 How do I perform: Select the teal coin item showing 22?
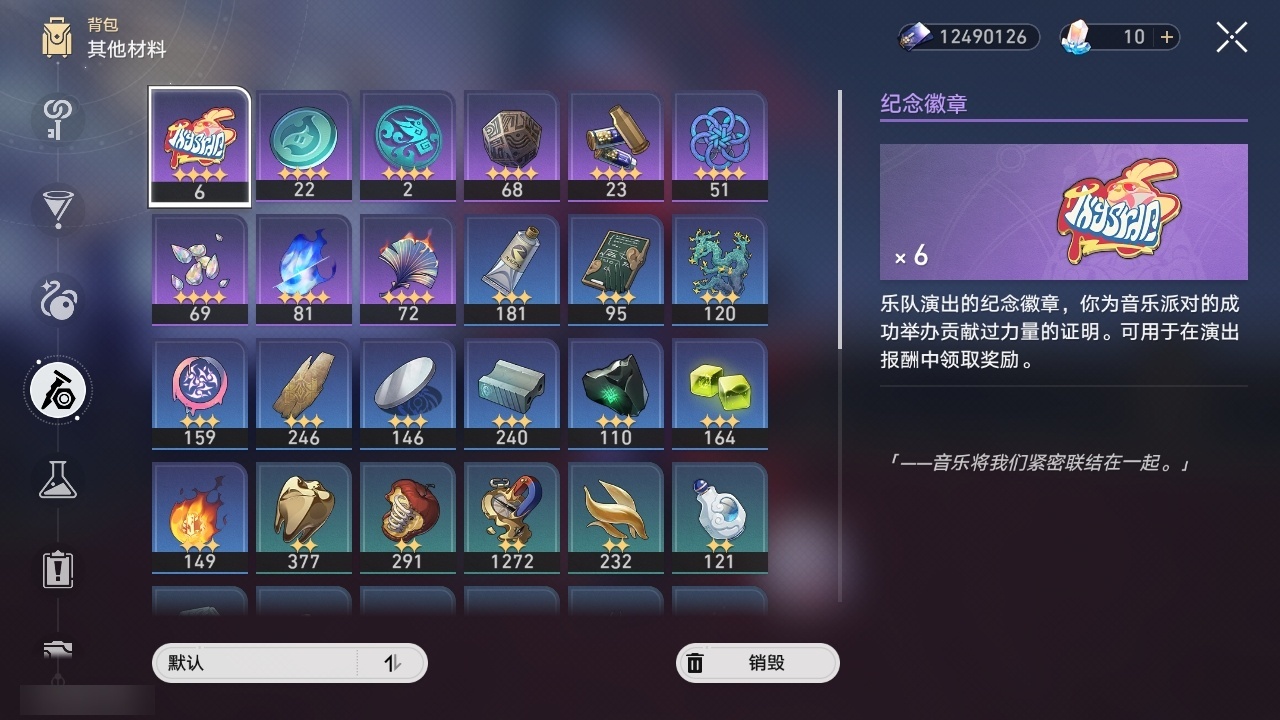click(x=303, y=145)
